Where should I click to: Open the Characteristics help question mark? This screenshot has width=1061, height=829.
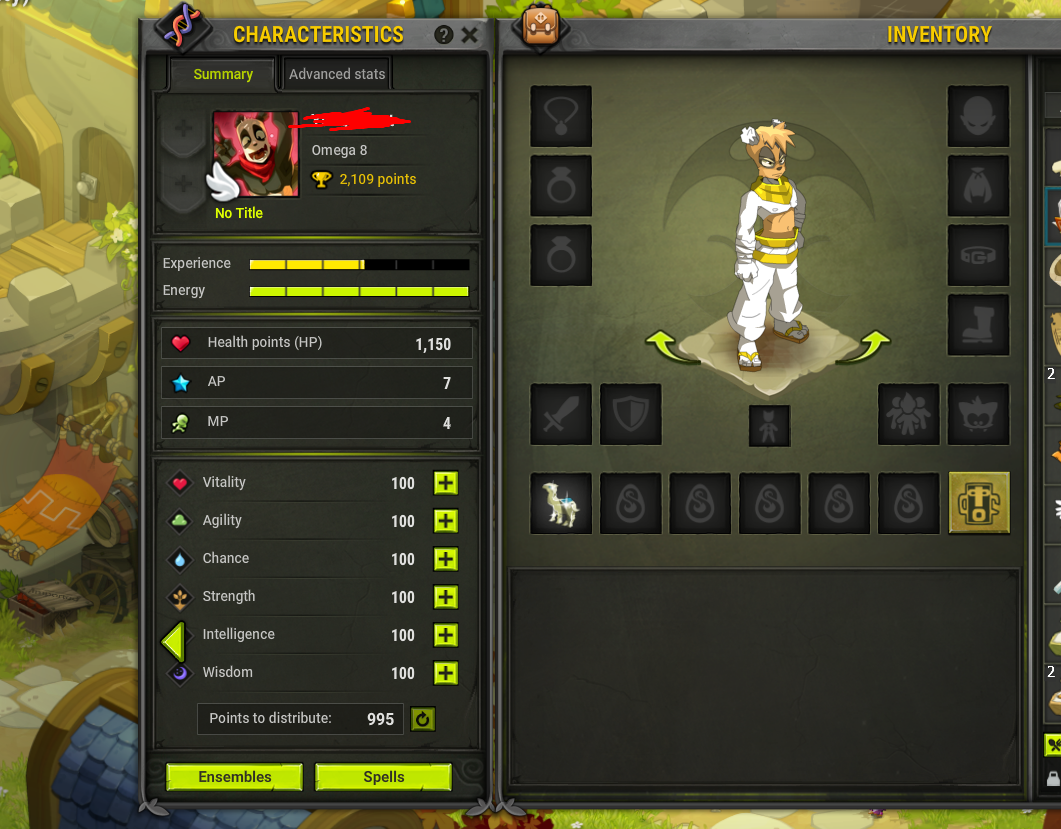[x=444, y=35]
